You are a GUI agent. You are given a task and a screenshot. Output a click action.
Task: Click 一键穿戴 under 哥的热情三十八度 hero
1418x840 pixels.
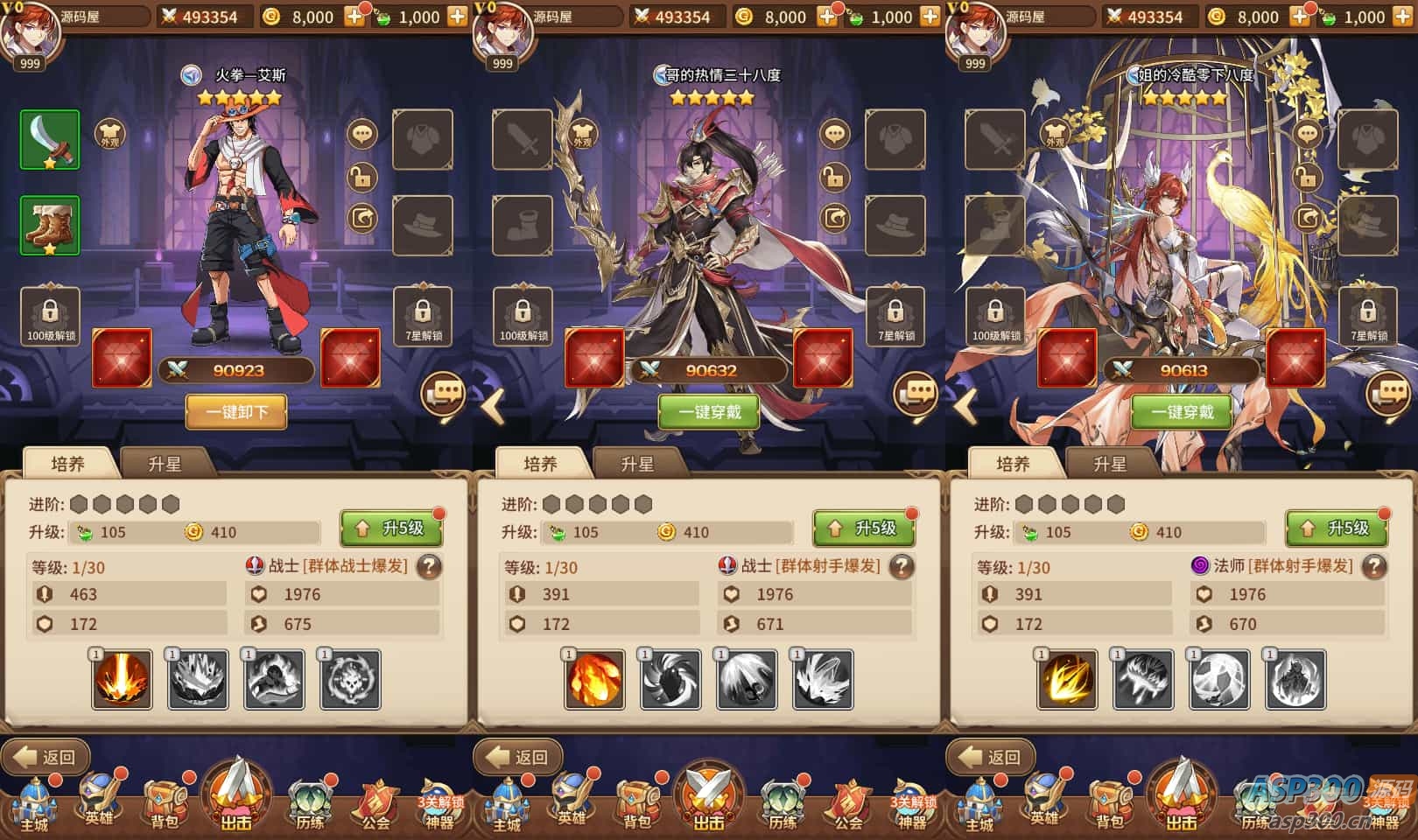709,411
